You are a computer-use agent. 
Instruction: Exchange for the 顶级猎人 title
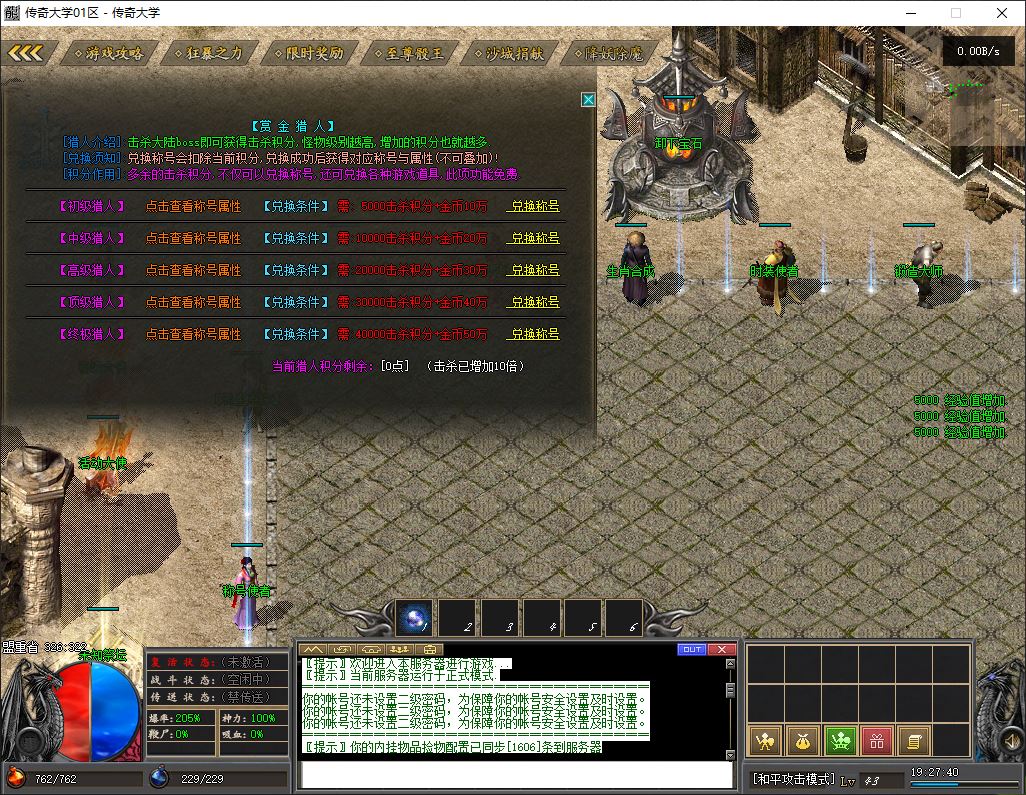[535, 302]
